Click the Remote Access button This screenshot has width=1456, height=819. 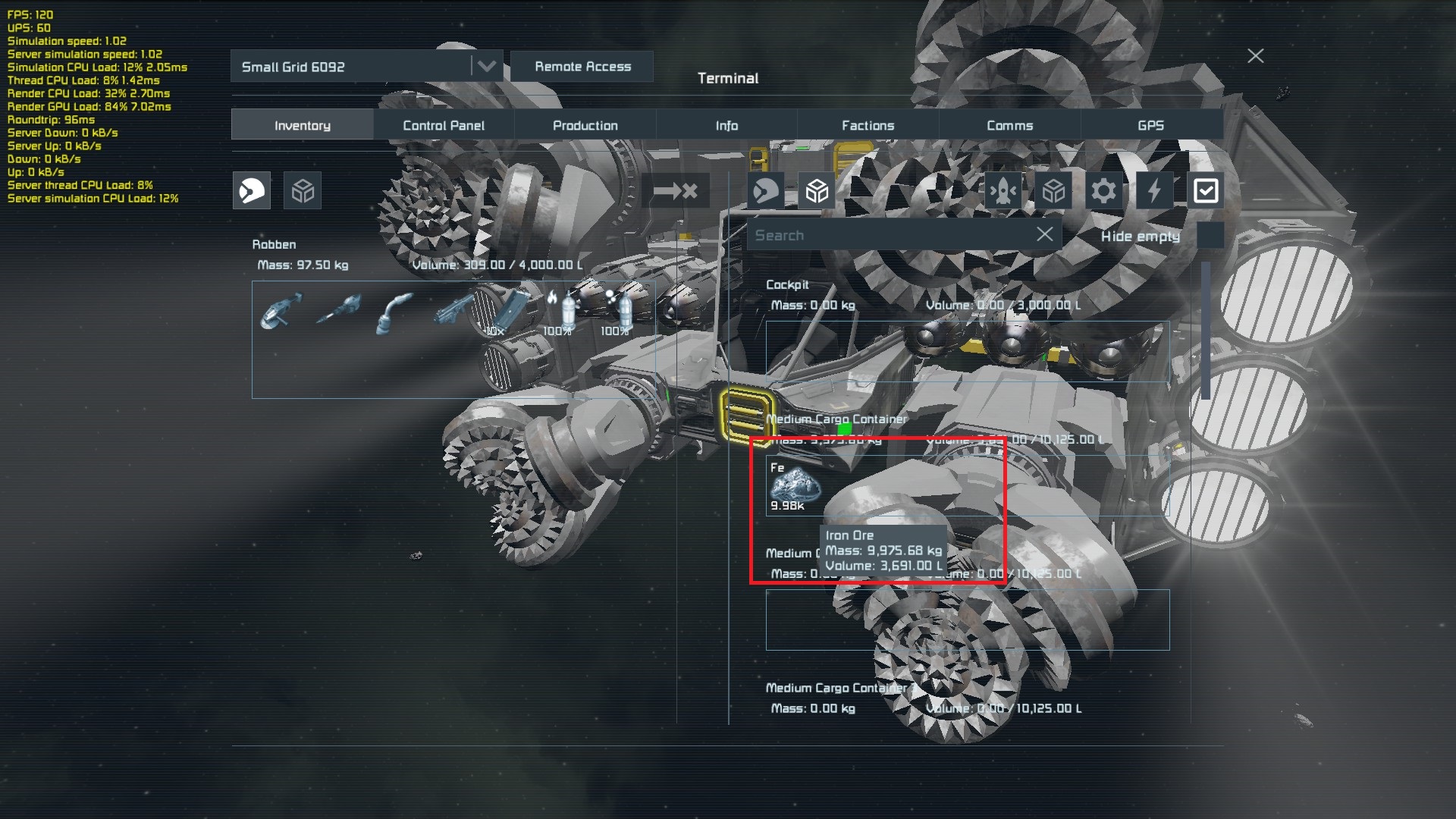click(x=582, y=67)
